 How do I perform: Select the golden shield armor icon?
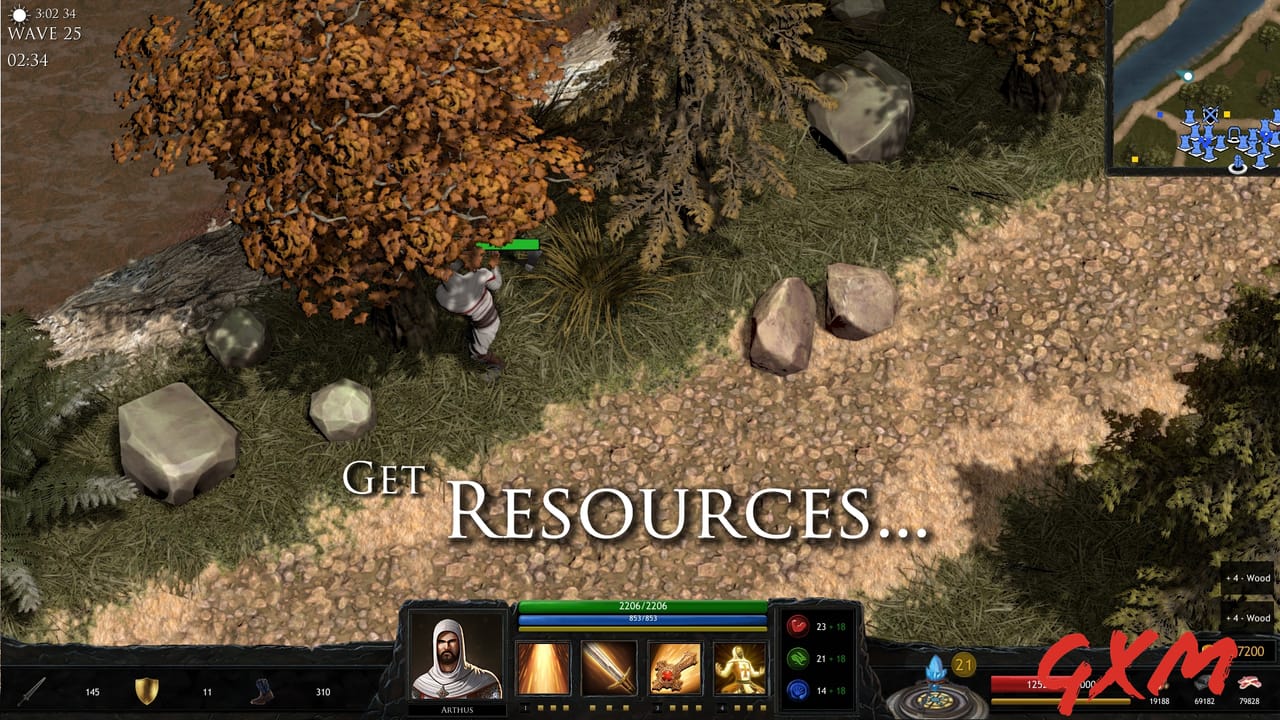point(147,690)
